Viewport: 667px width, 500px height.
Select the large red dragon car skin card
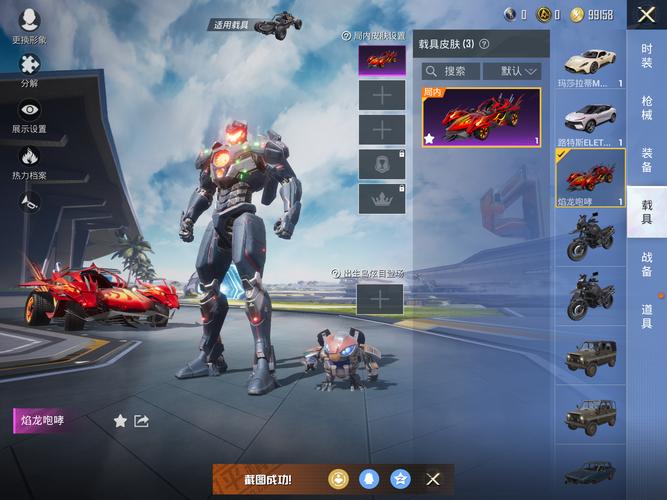pyautogui.click(x=482, y=118)
